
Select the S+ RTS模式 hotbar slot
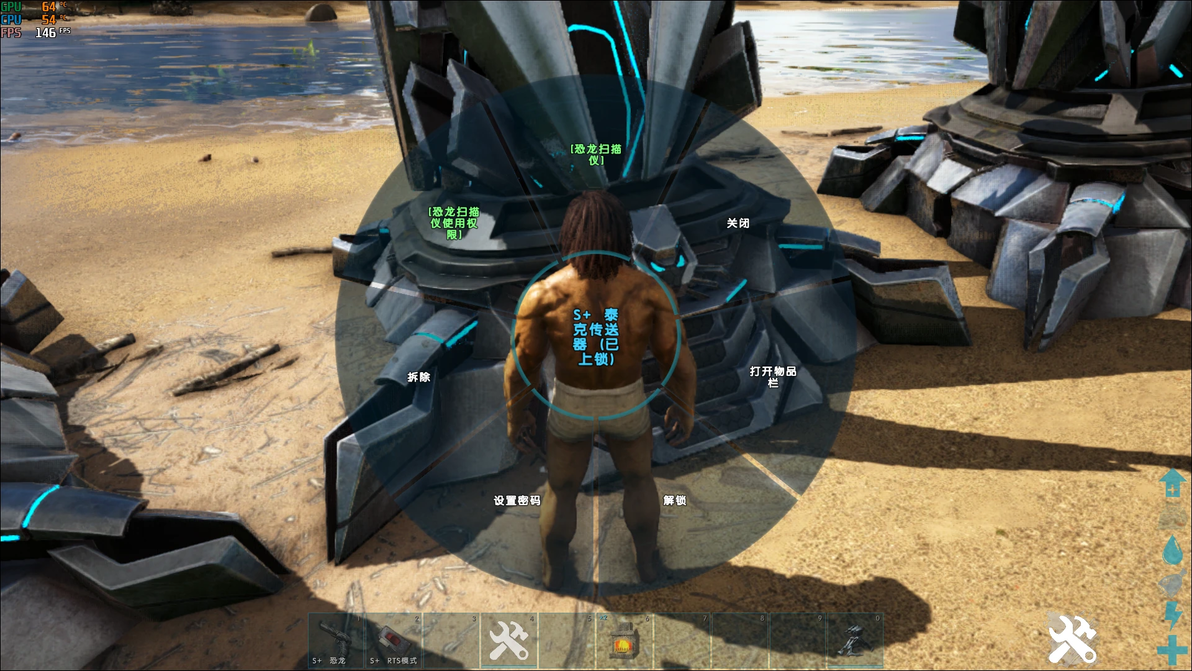pos(393,640)
